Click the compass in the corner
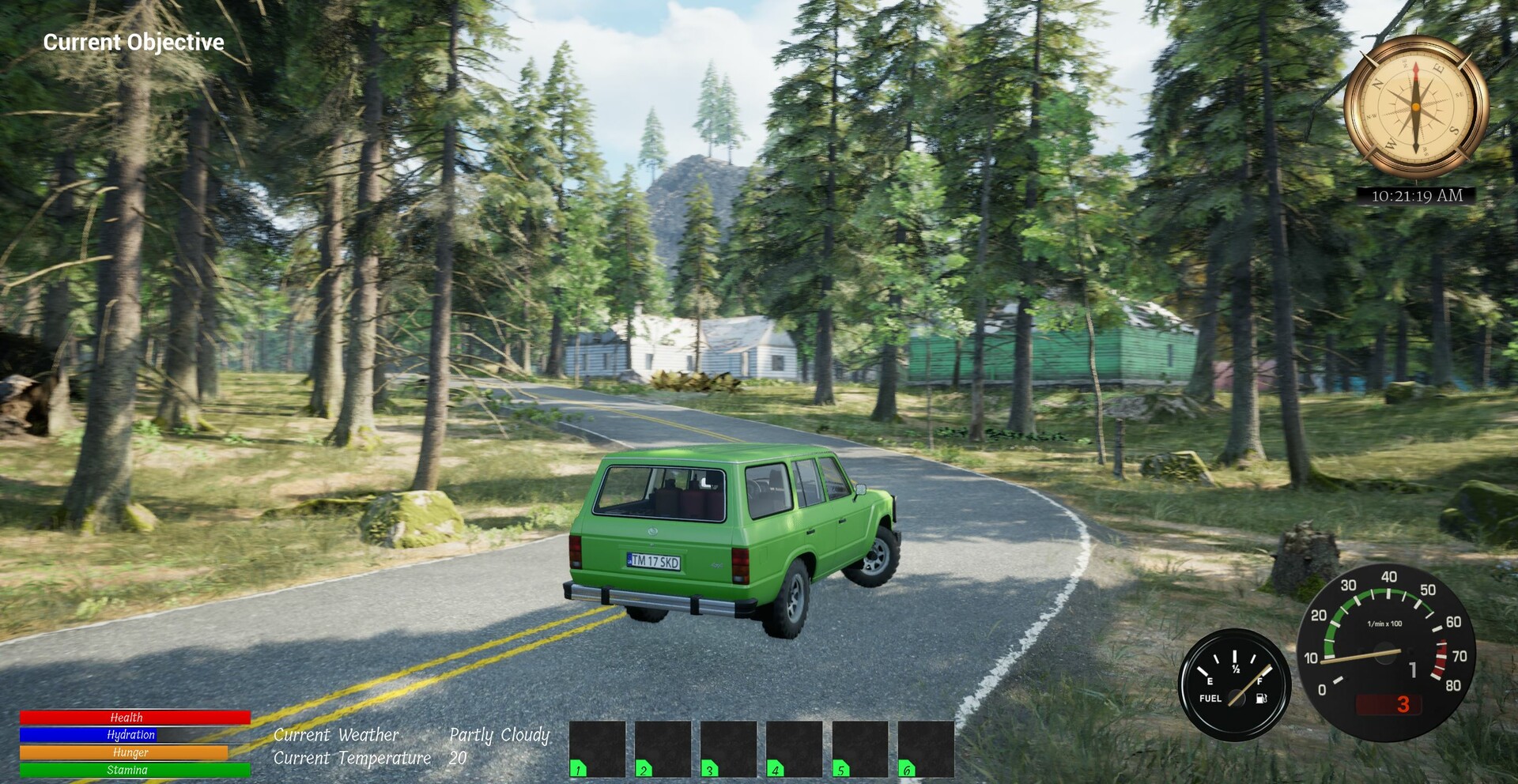This screenshot has width=1518, height=784. tap(1415, 107)
